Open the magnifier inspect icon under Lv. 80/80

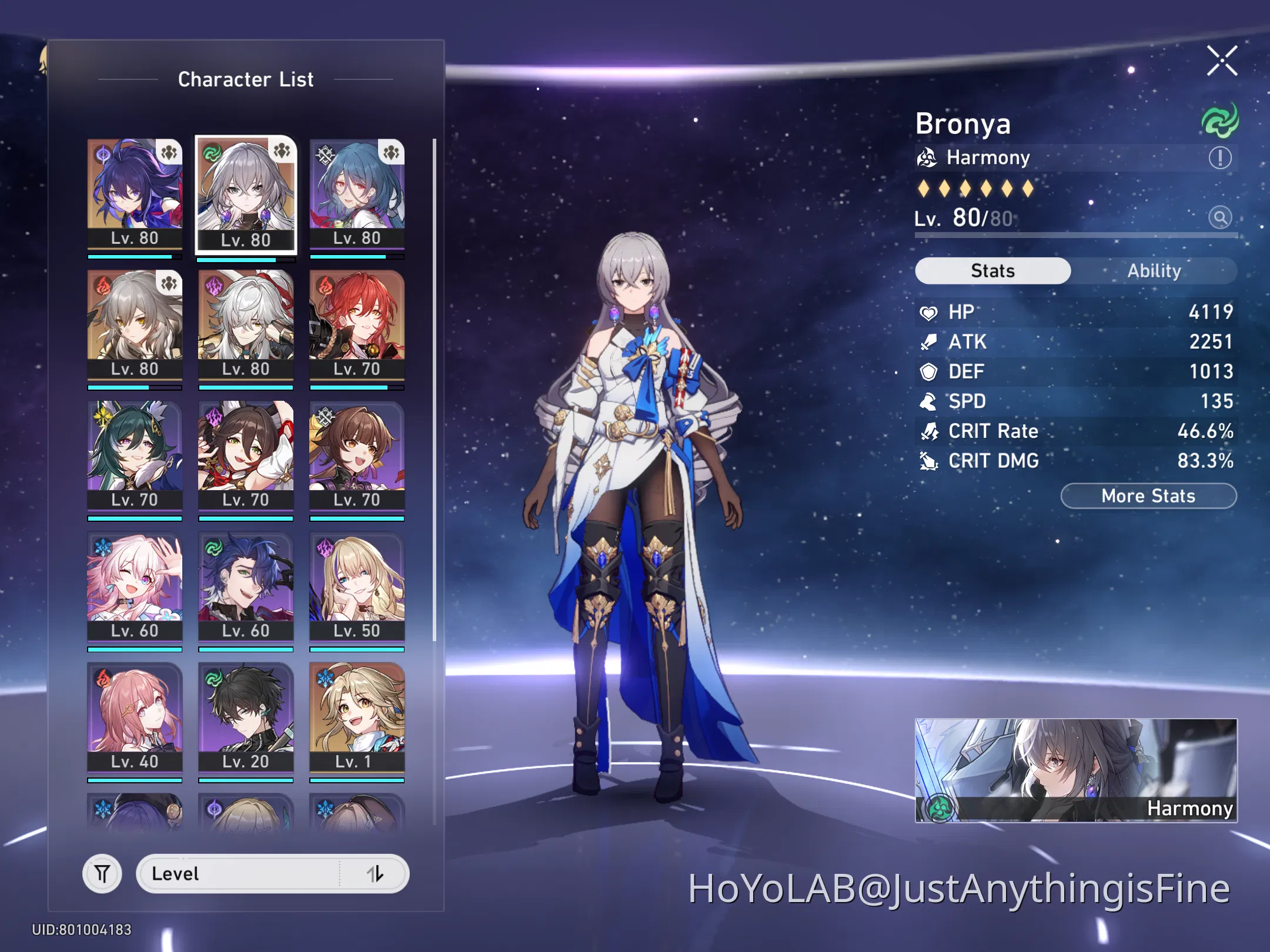1221,217
